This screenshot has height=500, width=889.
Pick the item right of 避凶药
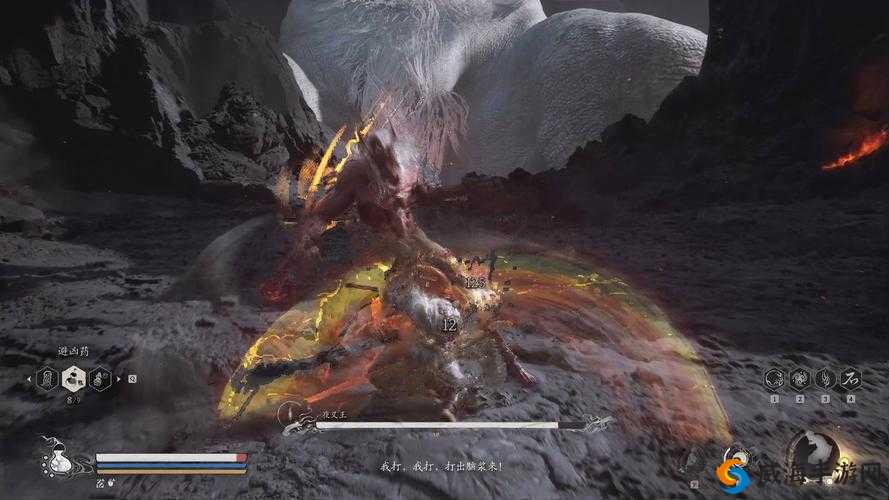(x=99, y=378)
